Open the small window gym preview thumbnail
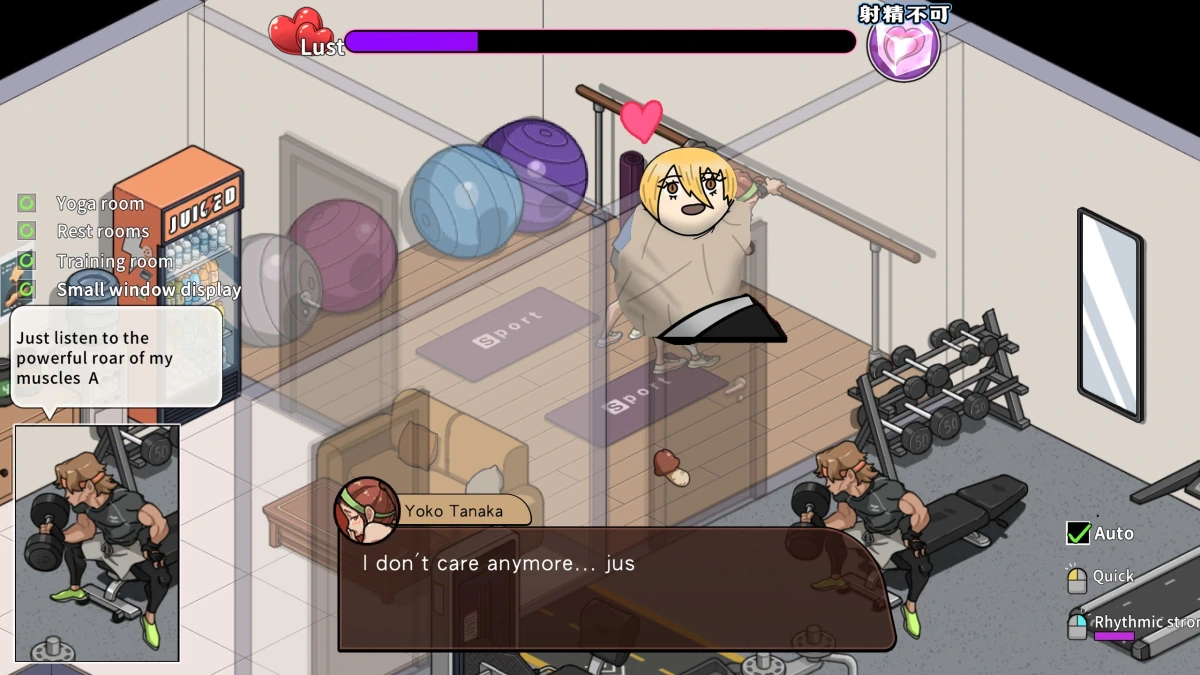 point(97,542)
